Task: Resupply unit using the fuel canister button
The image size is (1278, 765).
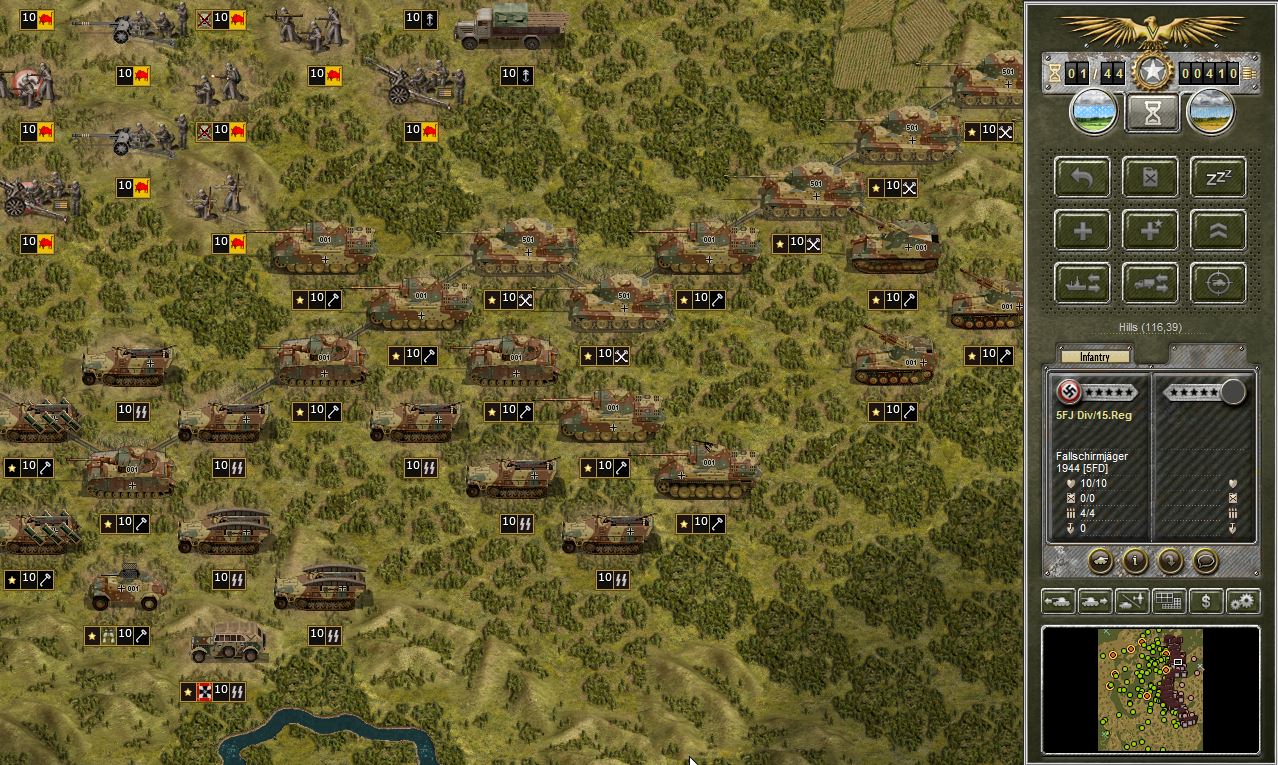Action: tap(1151, 178)
